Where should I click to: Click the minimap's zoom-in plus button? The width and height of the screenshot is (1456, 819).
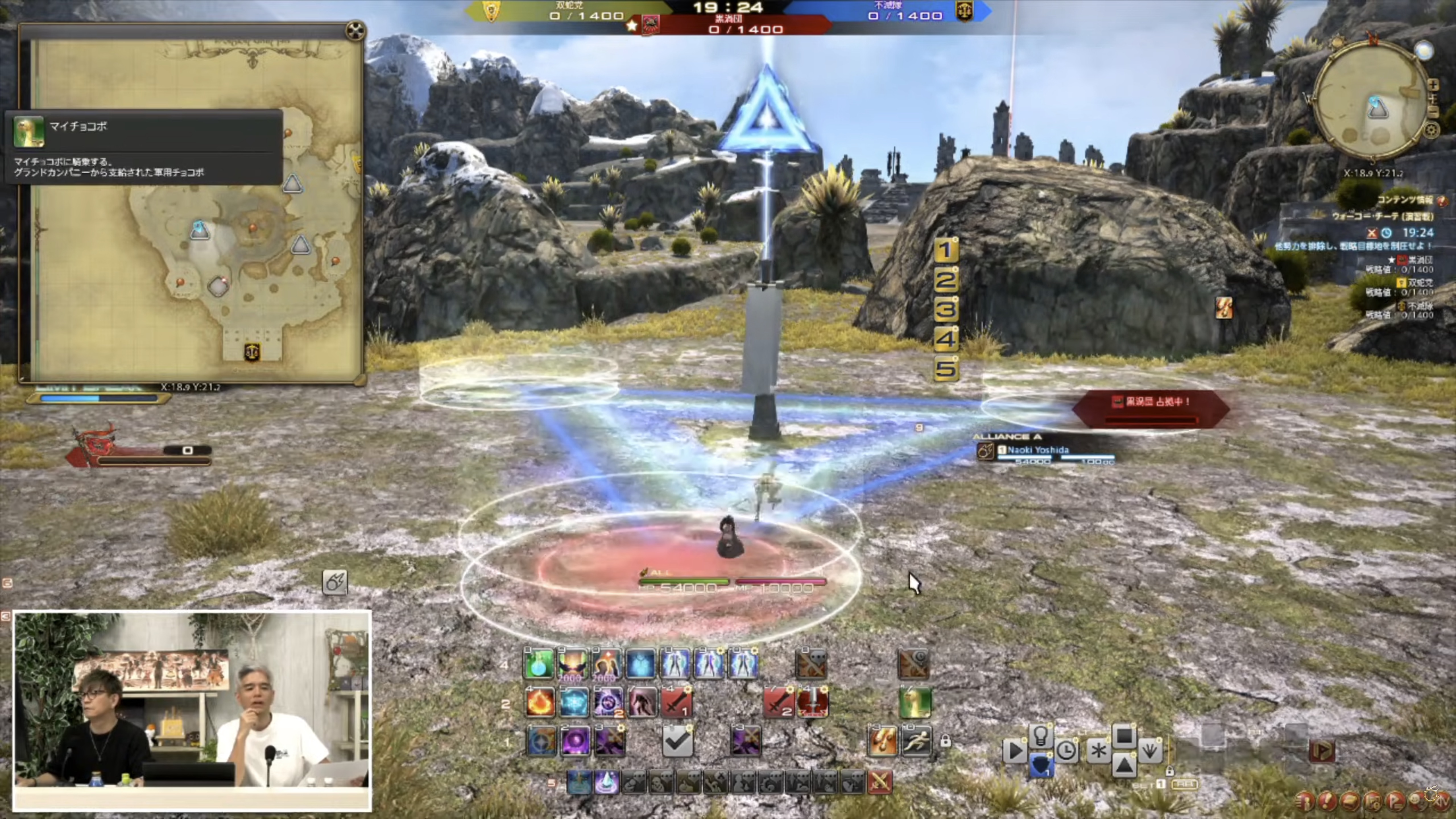(1433, 85)
